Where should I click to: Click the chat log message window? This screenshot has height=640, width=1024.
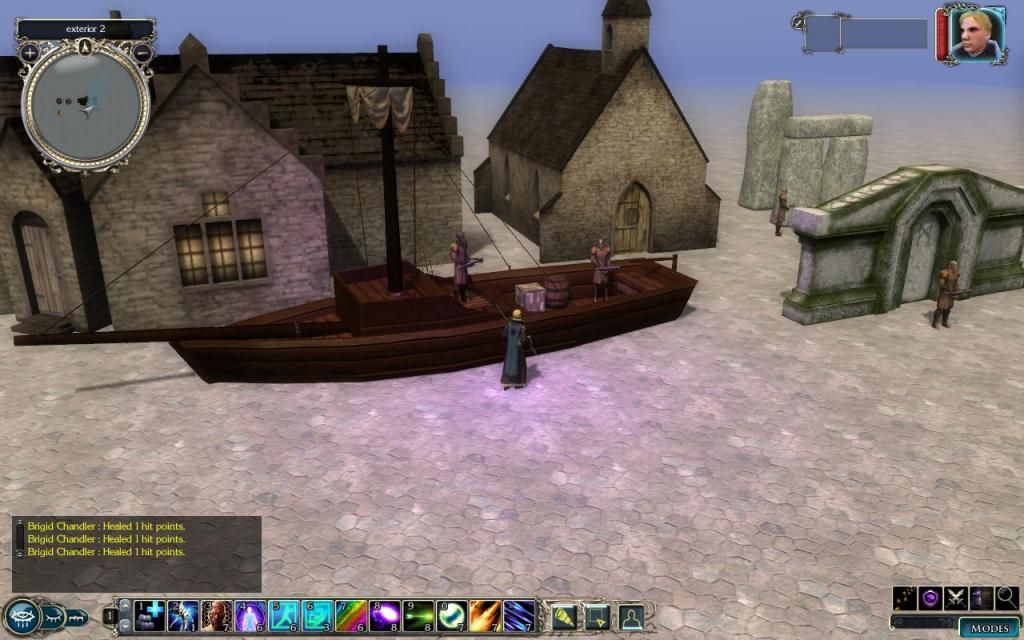coord(137,552)
